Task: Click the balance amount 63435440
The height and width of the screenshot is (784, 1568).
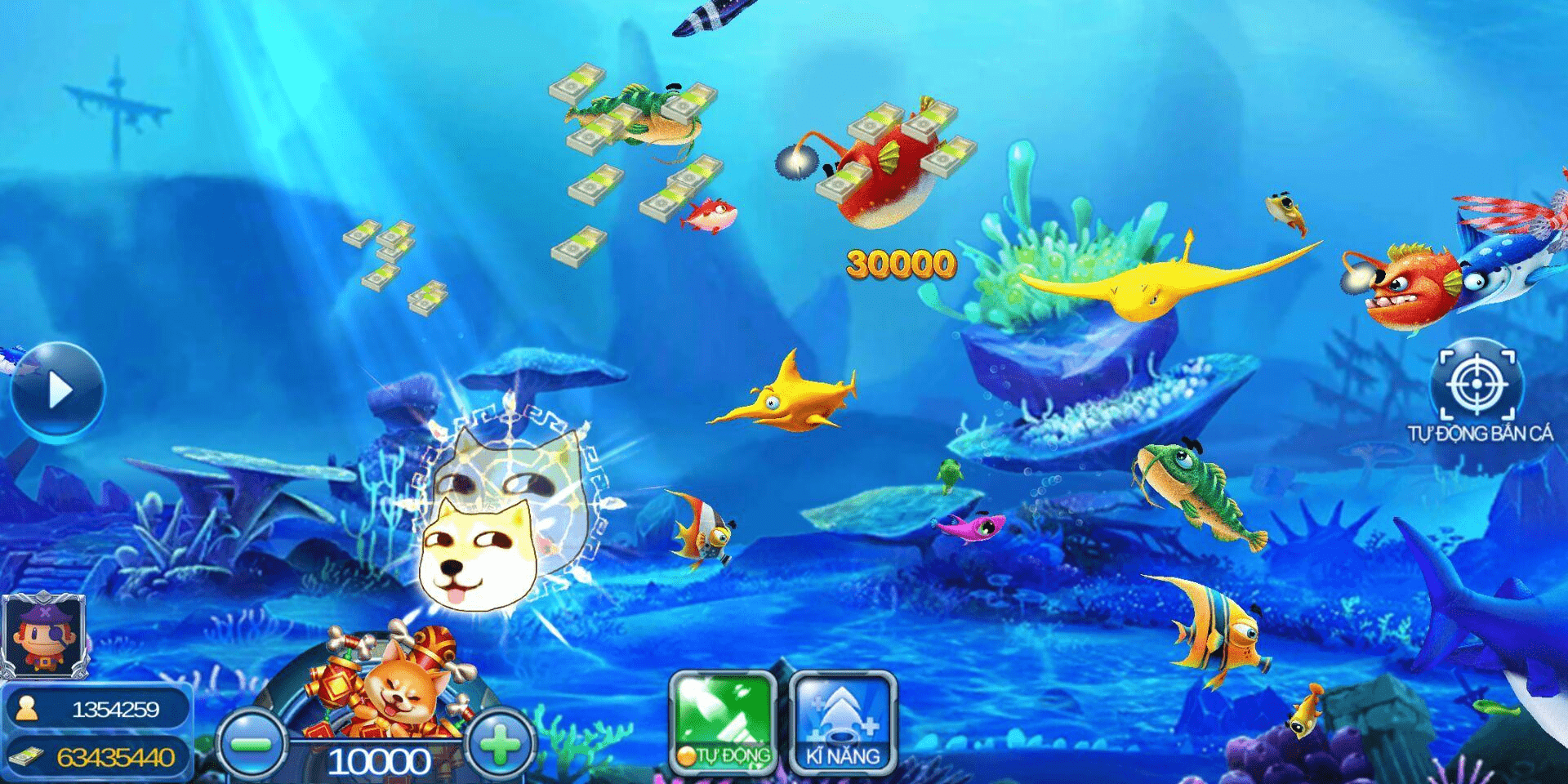Action: [x=114, y=758]
